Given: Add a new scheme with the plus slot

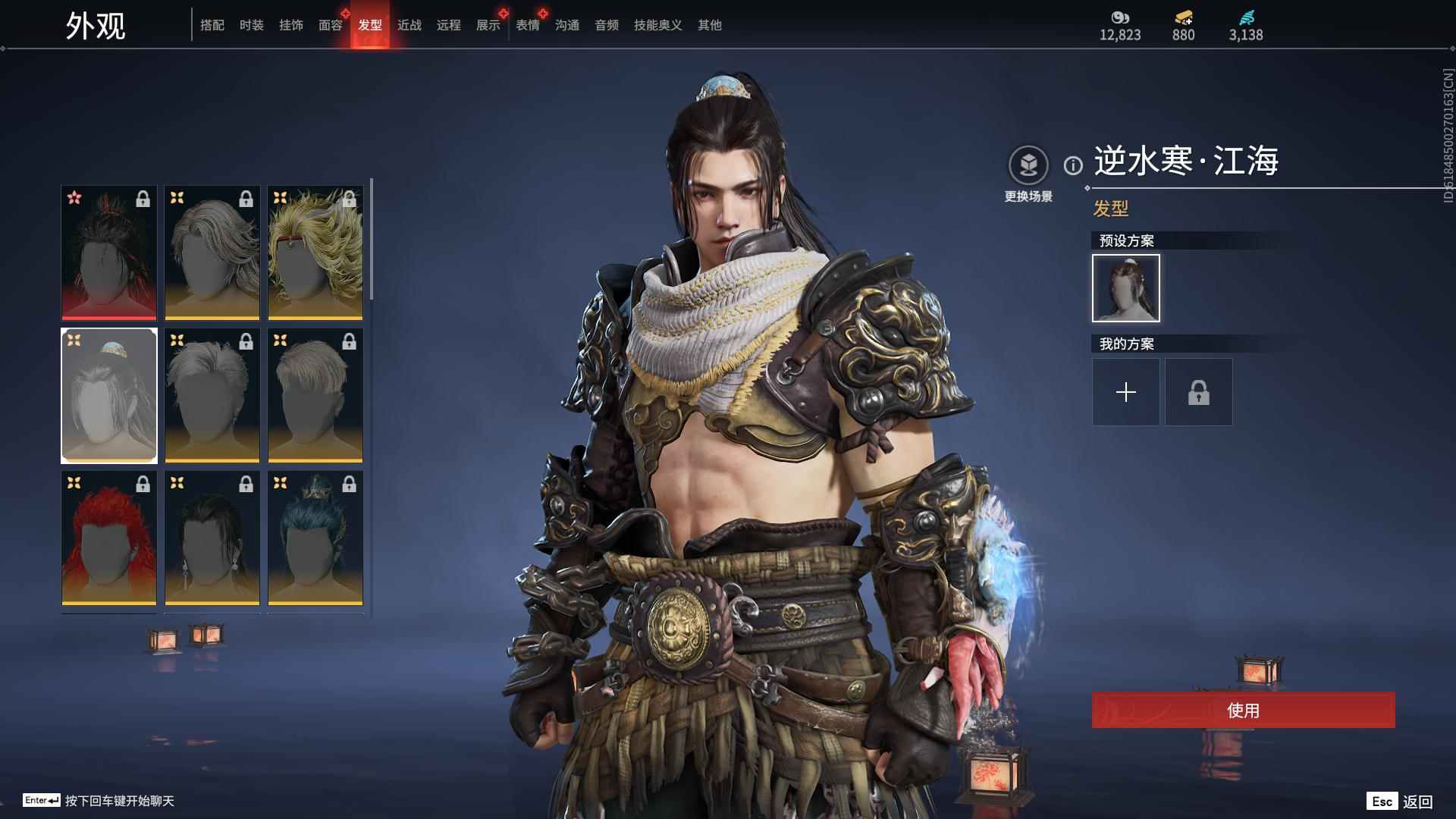Looking at the screenshot, I should (x=1125, y=392).
